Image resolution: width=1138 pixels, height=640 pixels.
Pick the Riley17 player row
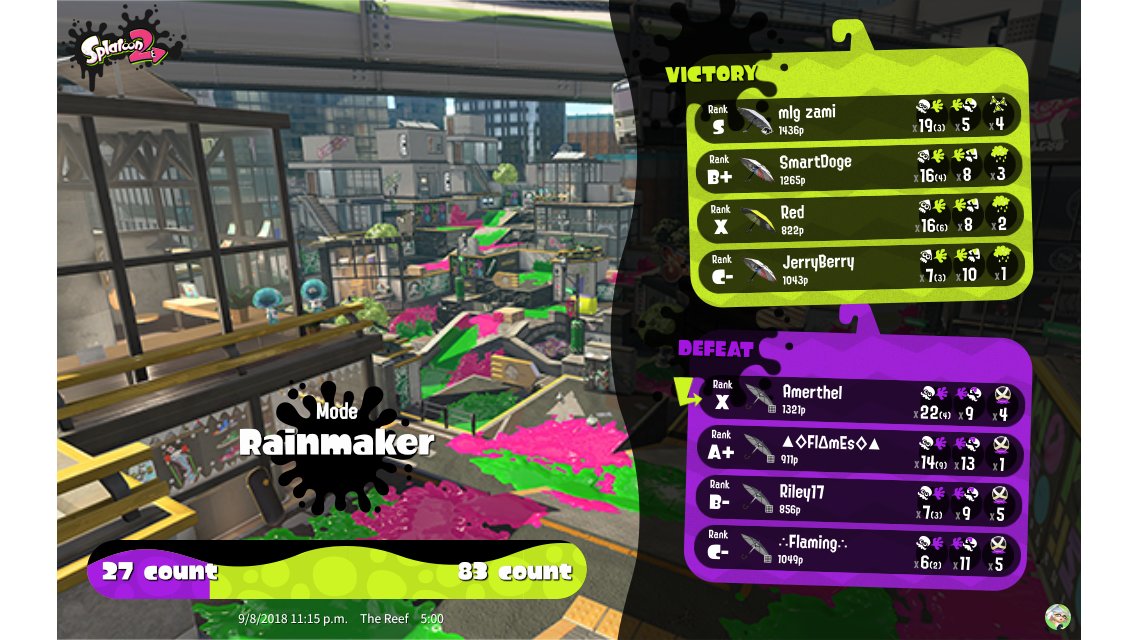click(x=860, y=497)
